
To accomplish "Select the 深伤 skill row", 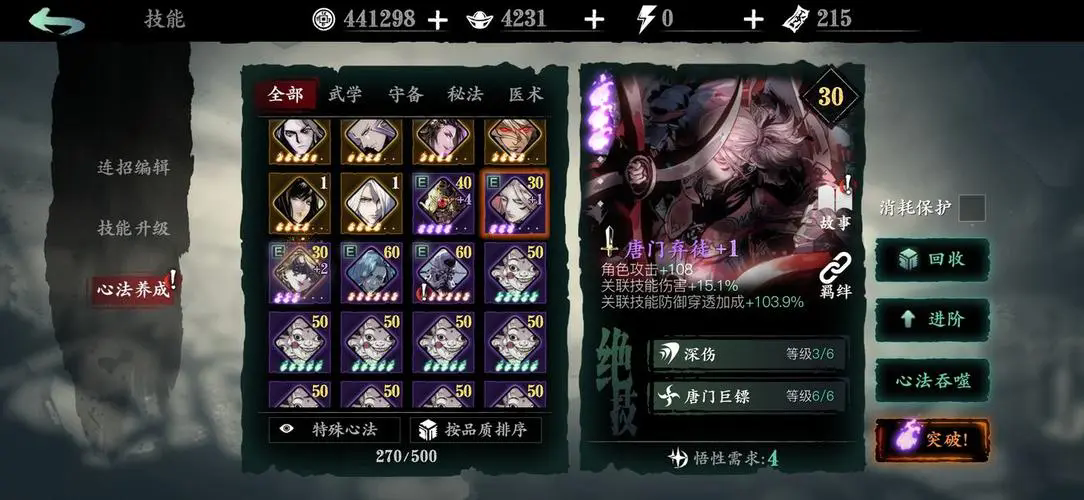I will click(748, 353).
